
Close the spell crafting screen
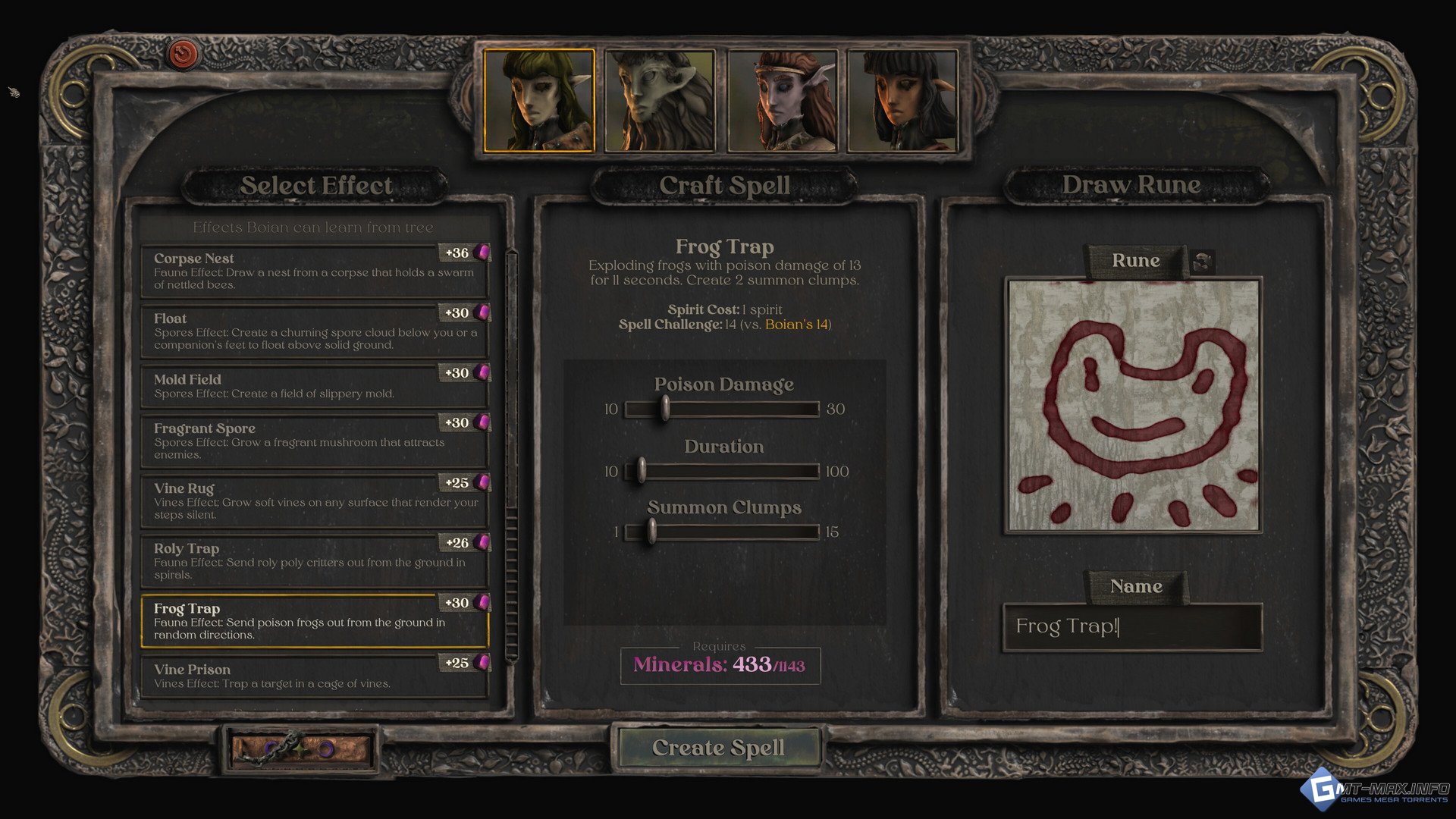183,55
